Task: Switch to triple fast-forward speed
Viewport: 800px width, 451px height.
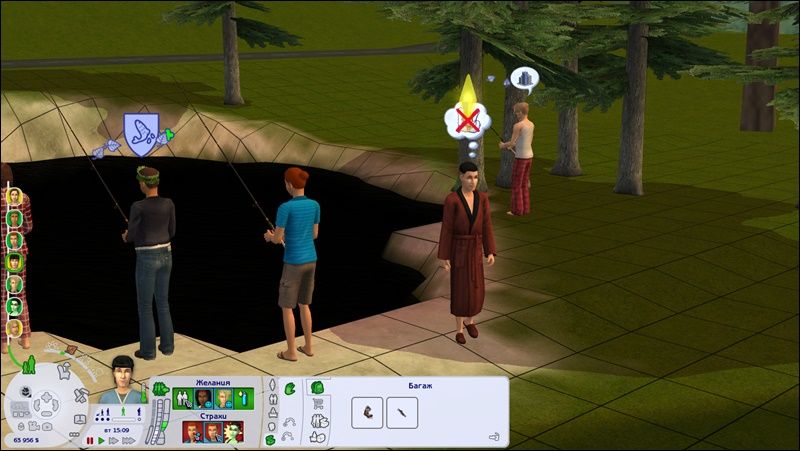Action: 126,440
